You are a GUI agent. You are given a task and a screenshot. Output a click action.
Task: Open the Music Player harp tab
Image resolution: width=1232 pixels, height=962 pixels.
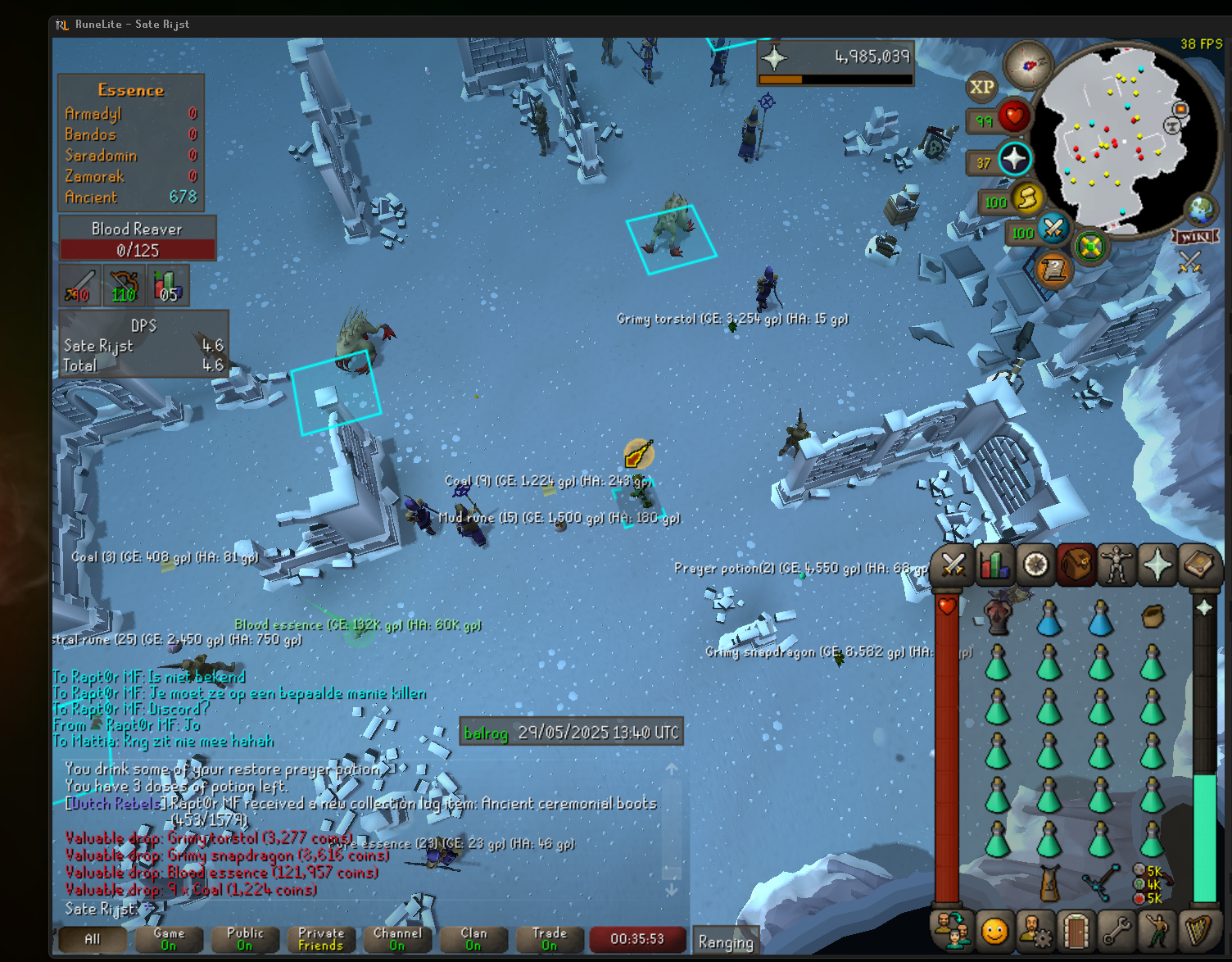(x=1198, y=931)
